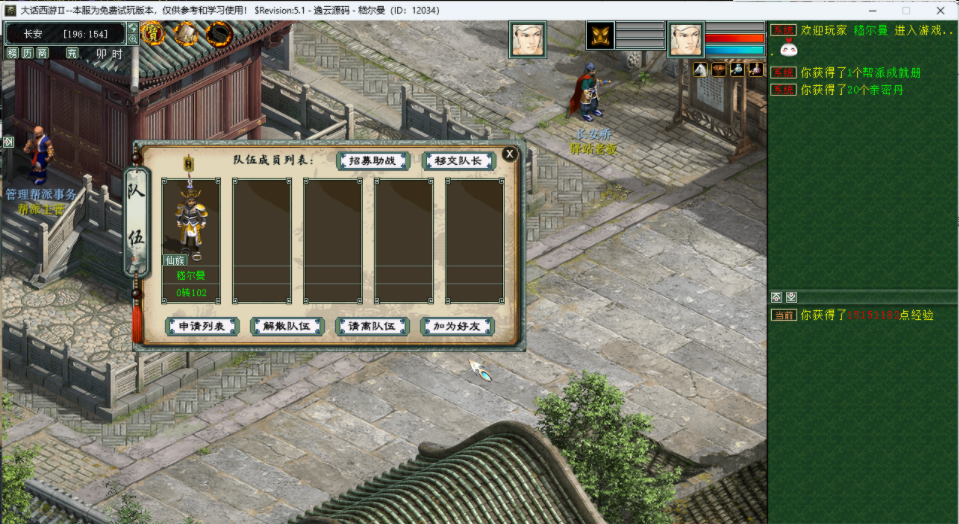Click the flaming scroll icon
This screenshot has height=524, width=959.
coord(186,33)
